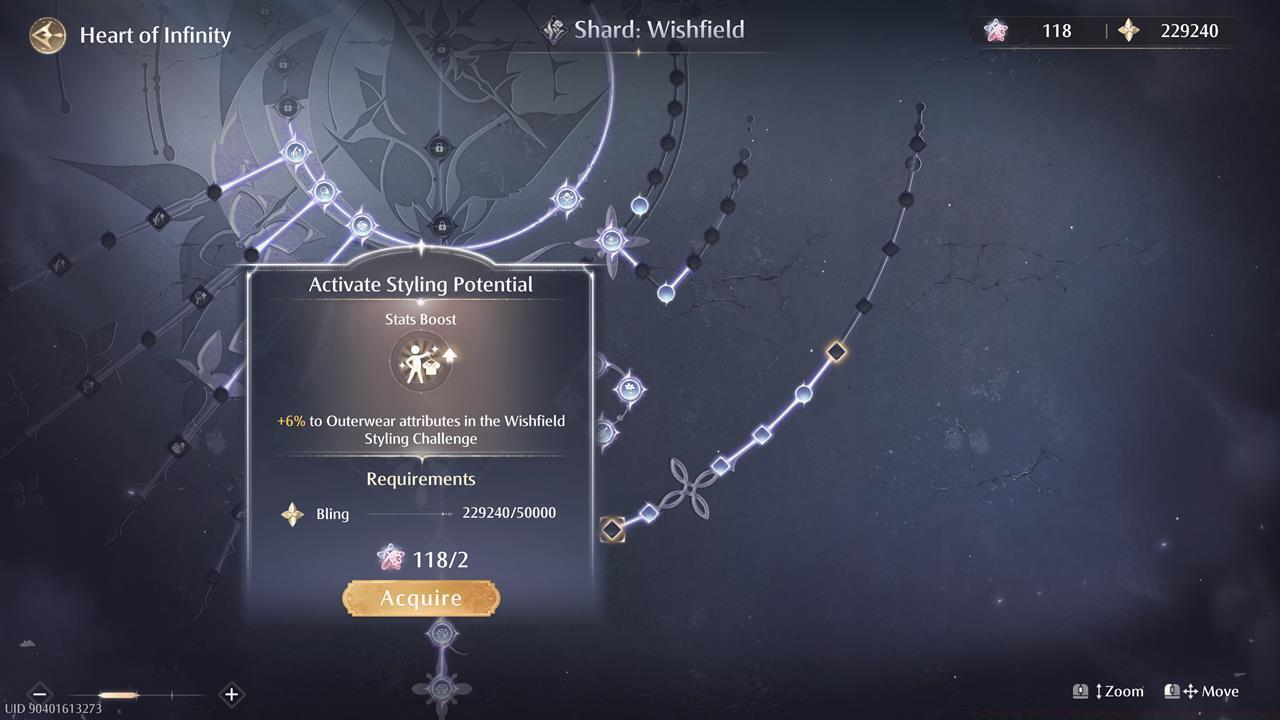The image size is (1280, 720).
Task: Select the golden diamond node beside the tooltip edge
Action: [611, 530]
